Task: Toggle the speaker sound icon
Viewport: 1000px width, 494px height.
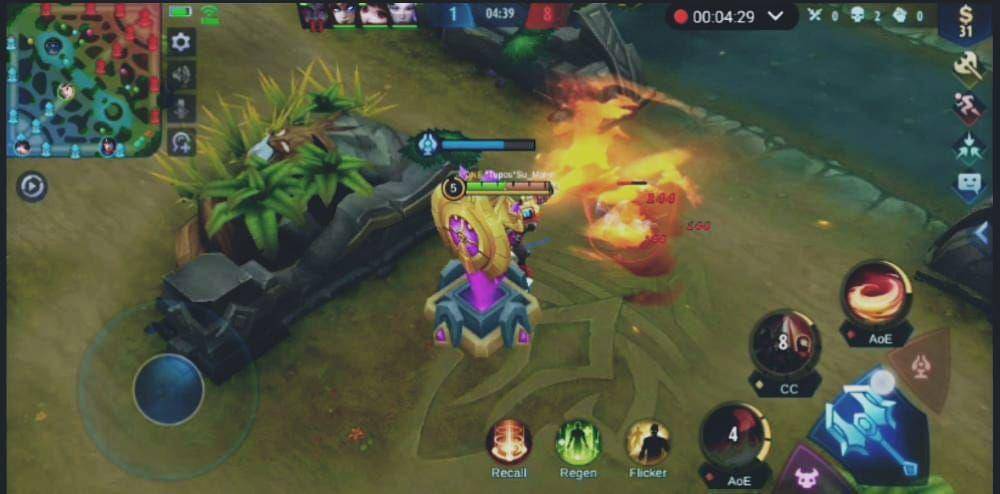Action: click(x=181, y=75)
